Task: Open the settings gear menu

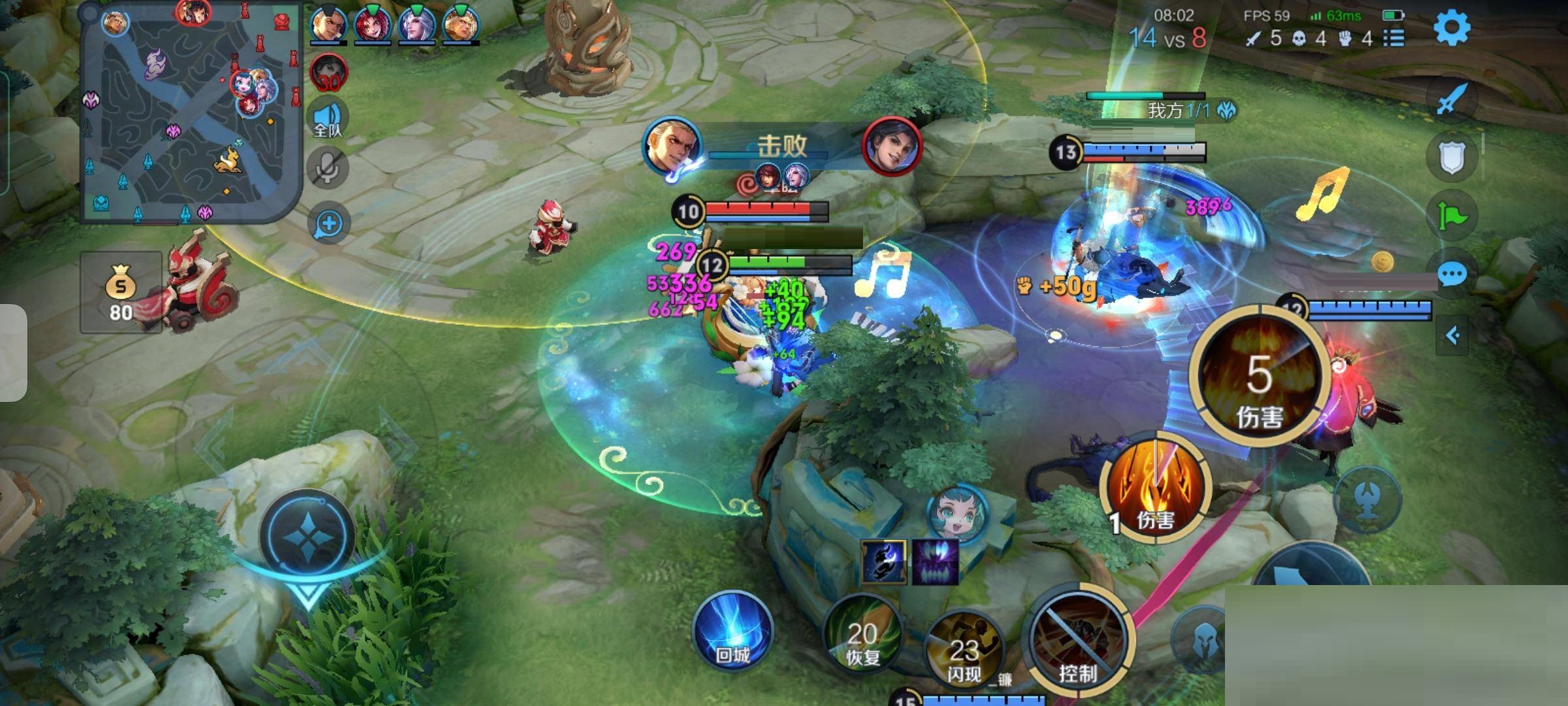Action: [x=1451, y=27]
